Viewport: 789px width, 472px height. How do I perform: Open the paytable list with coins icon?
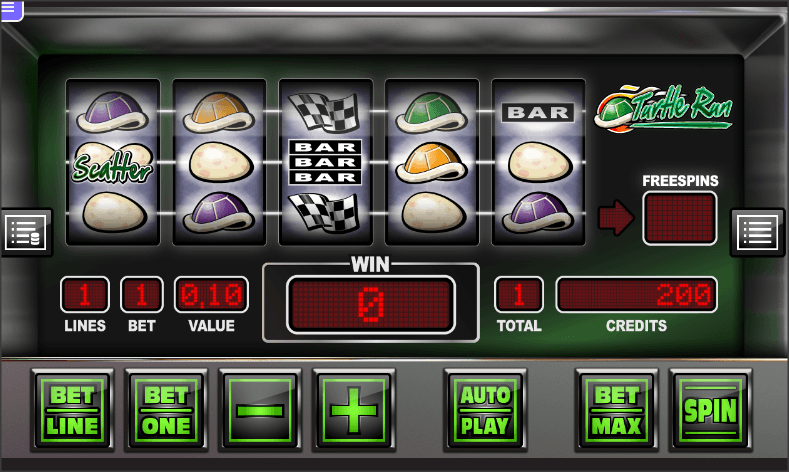23,232
